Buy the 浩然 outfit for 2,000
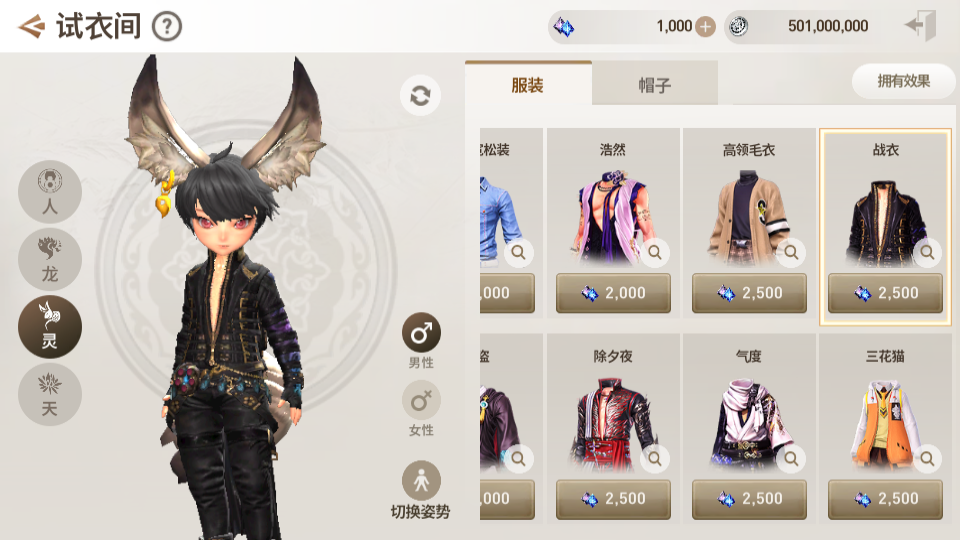The height and width of the screenshot is (540, 960). coord(613,293)
